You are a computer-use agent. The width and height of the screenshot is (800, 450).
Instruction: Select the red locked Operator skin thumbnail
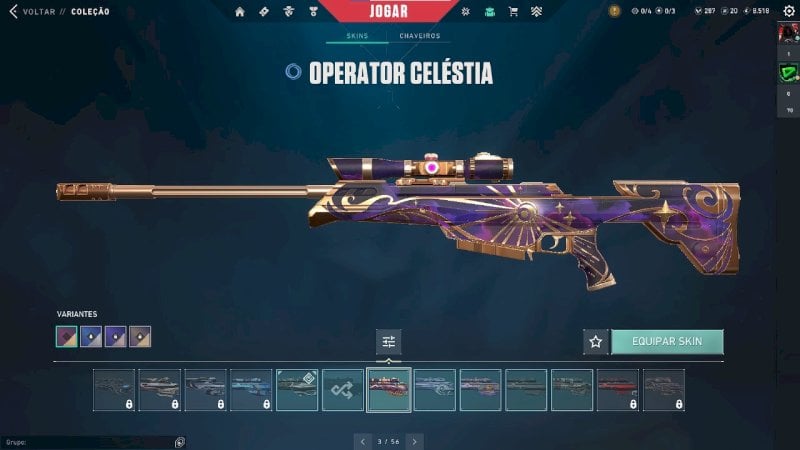click(x=618, y=390)
